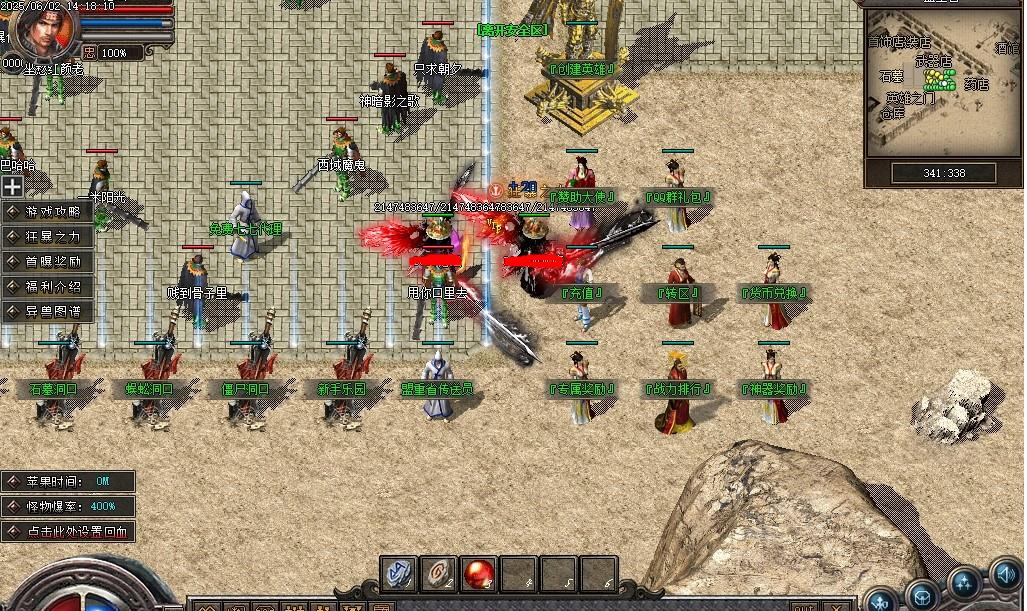Screen dimensions: 1027x611
Task: Open the 首爆奖励 rewards entry
Action: coord(48,262)
